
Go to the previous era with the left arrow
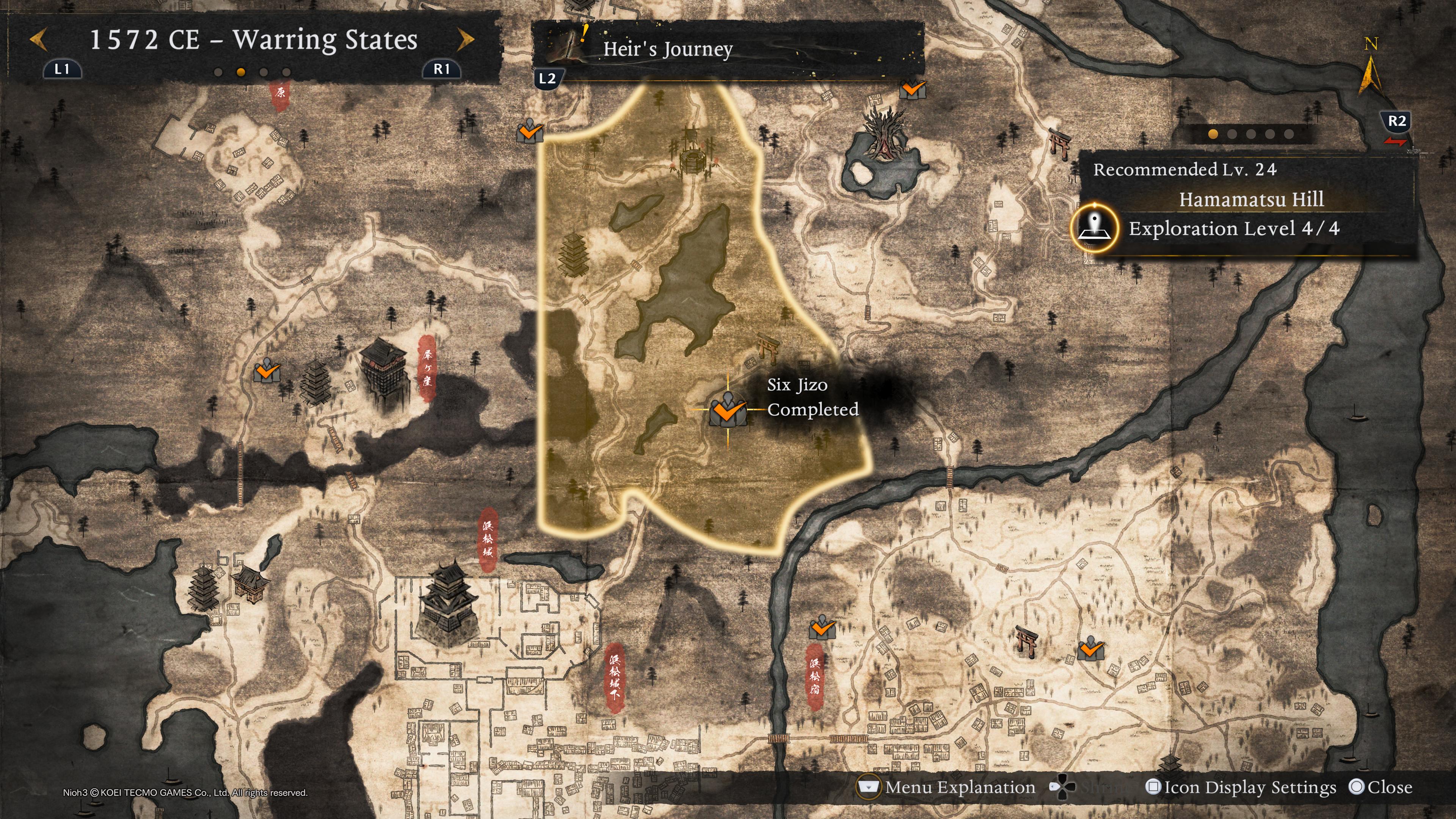point(38,40)
